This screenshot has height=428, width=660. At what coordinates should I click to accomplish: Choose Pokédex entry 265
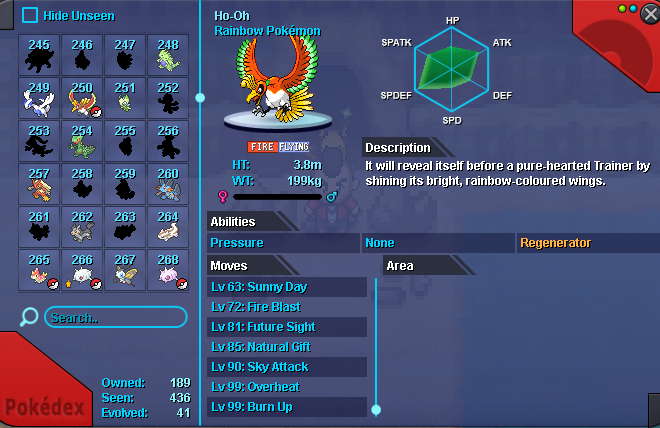tap(39, 270)
